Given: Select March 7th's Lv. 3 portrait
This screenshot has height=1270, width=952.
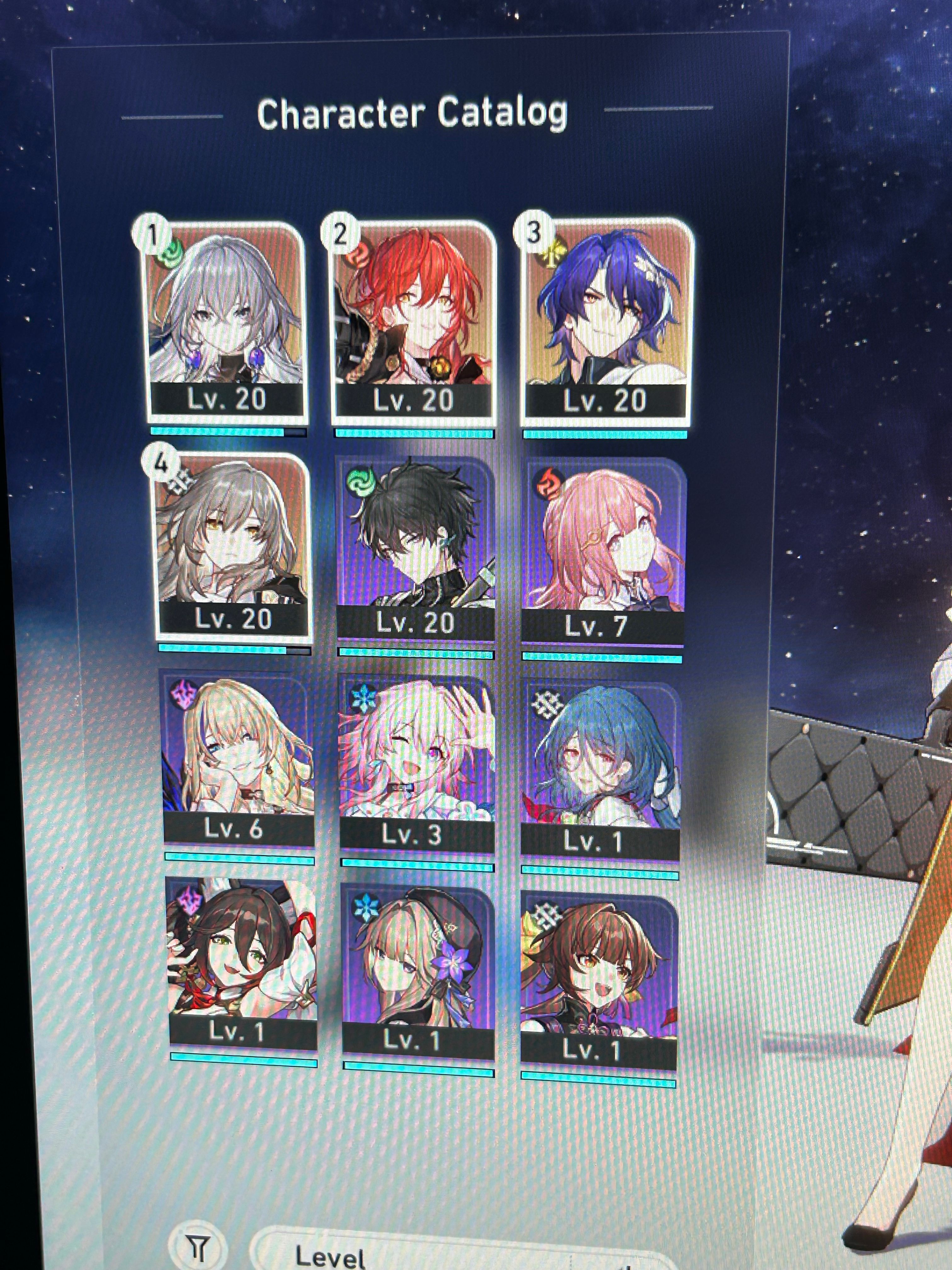Looking at the screenshot, I should tap(419, 764).
